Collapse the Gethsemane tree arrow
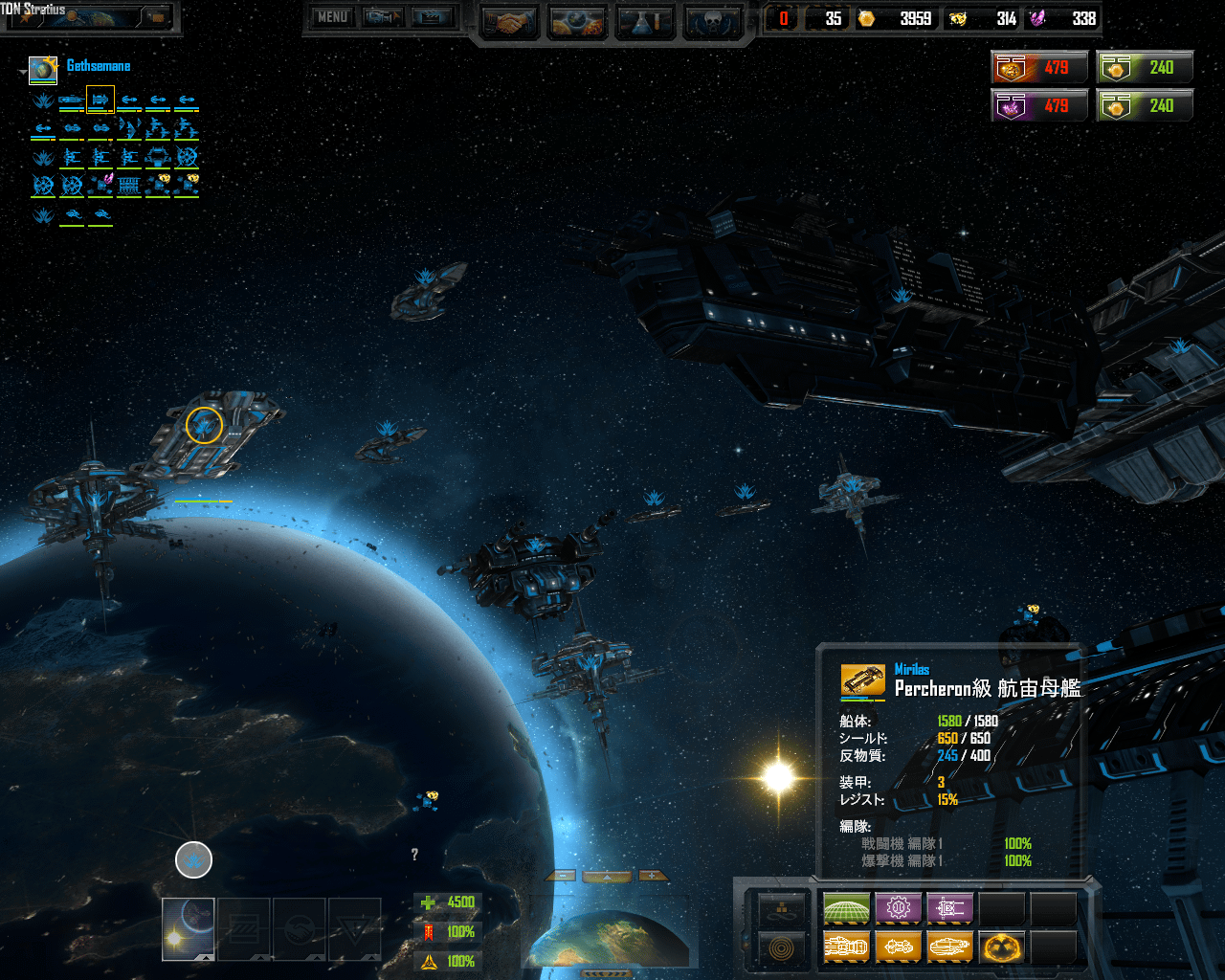This screenshot has height=980, width=1225. [23, 72]
